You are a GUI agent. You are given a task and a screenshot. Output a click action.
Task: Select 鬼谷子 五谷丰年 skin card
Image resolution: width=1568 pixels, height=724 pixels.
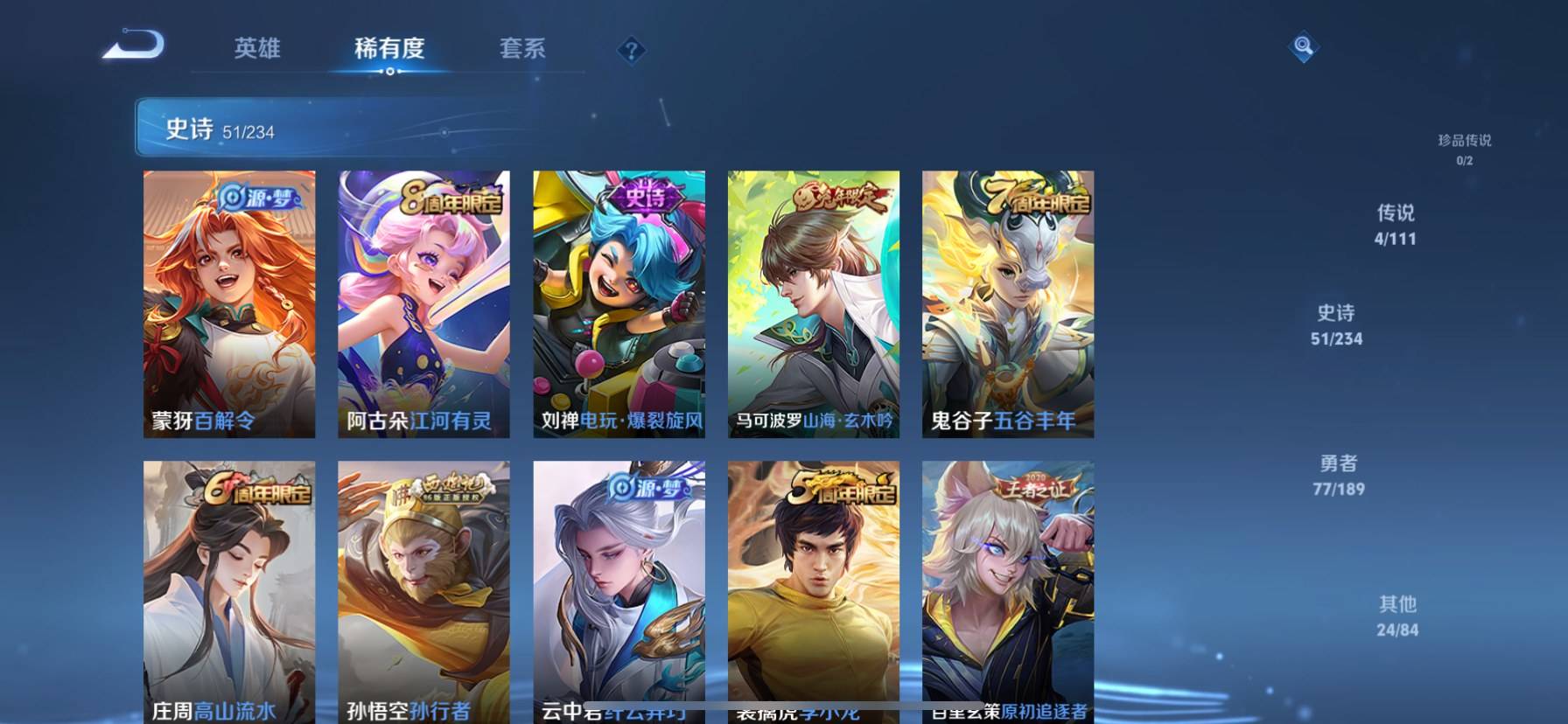pos(1008,303)
